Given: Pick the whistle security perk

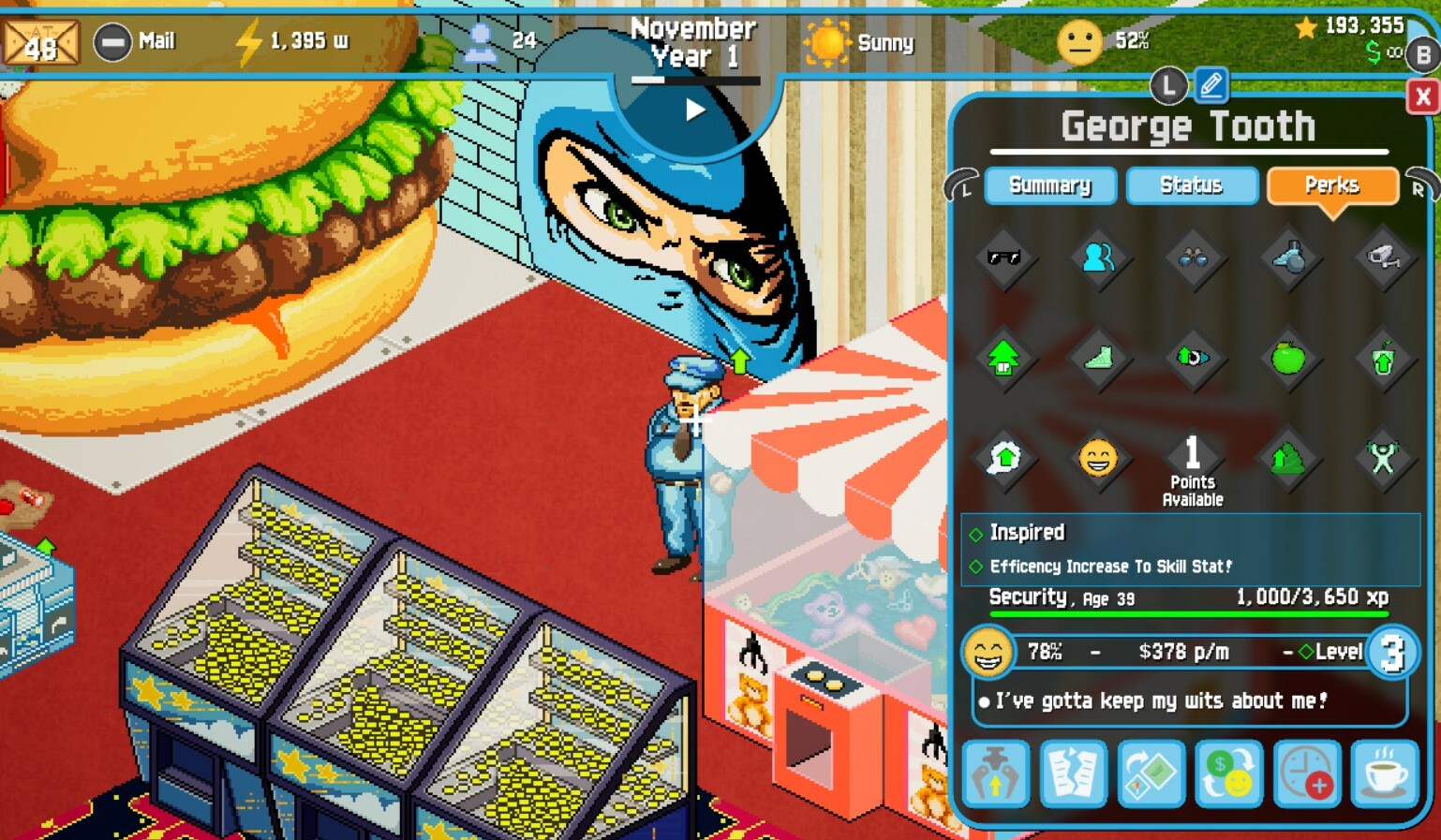Looking at the screenshot, I should click(1288, 260).
